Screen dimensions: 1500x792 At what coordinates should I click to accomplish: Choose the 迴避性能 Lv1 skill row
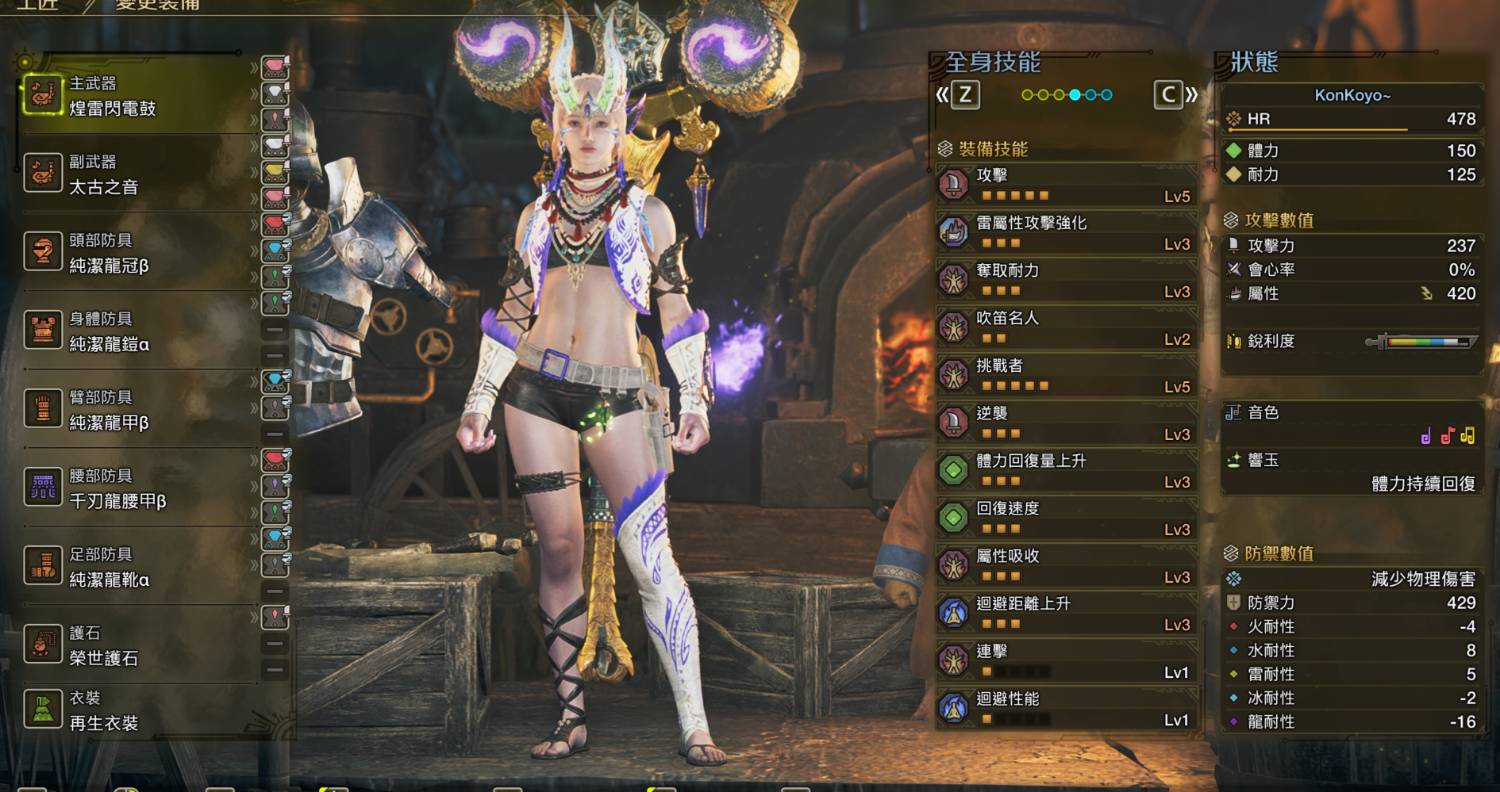pyautogui.click(x=1066, y=708)
